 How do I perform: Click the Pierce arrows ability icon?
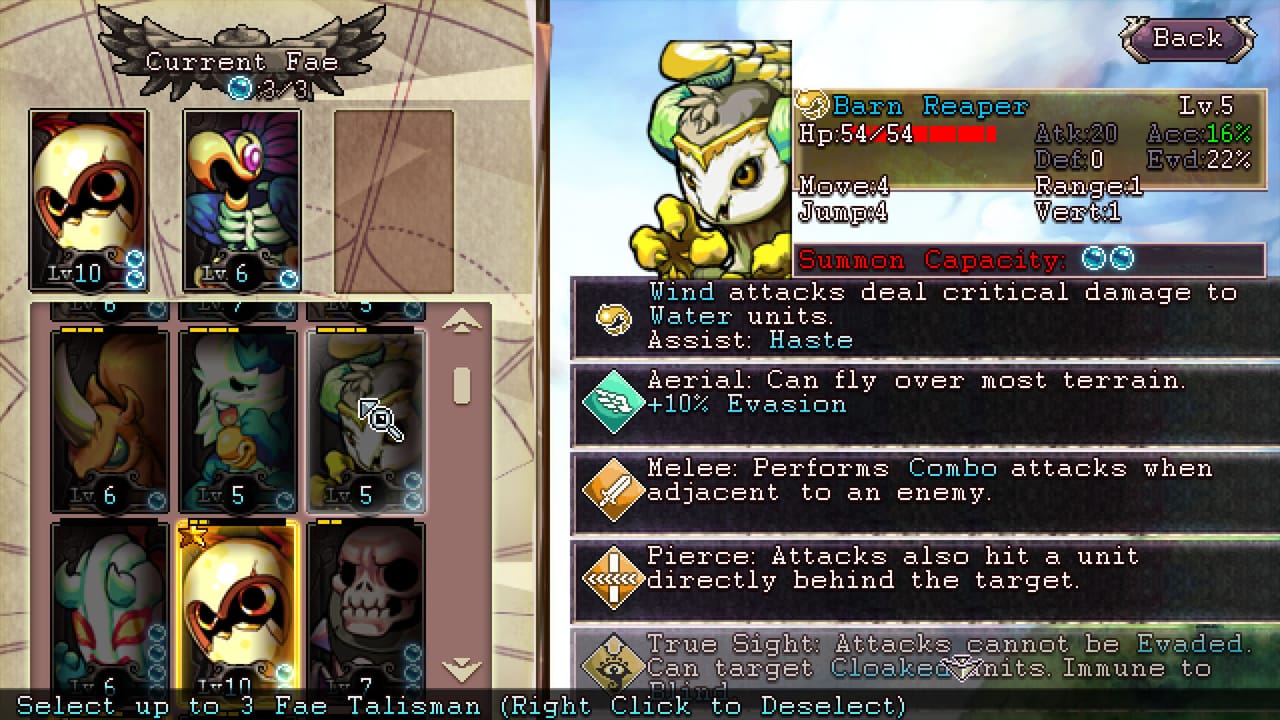click(x=612, y=578)
